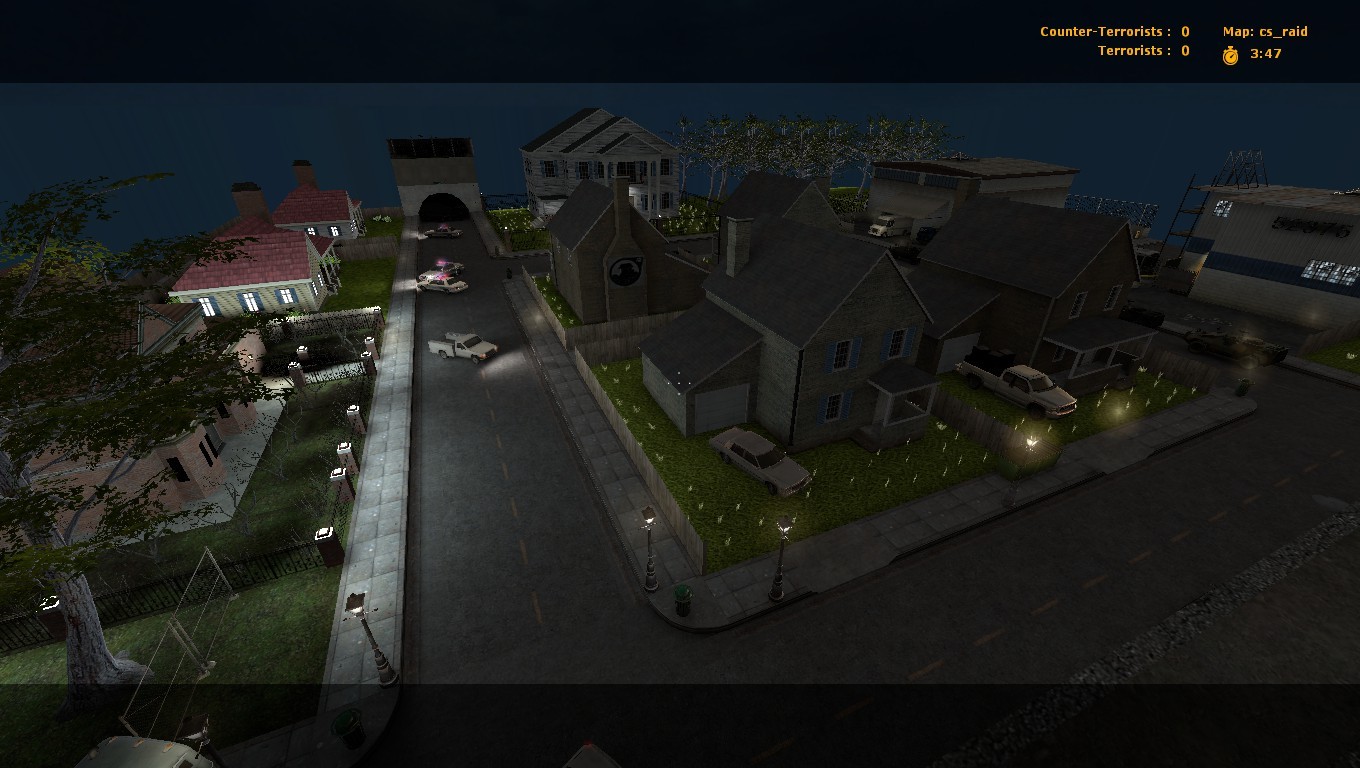
Task: Select the green trash can by the lamppost
Action: tap(684, 600)
